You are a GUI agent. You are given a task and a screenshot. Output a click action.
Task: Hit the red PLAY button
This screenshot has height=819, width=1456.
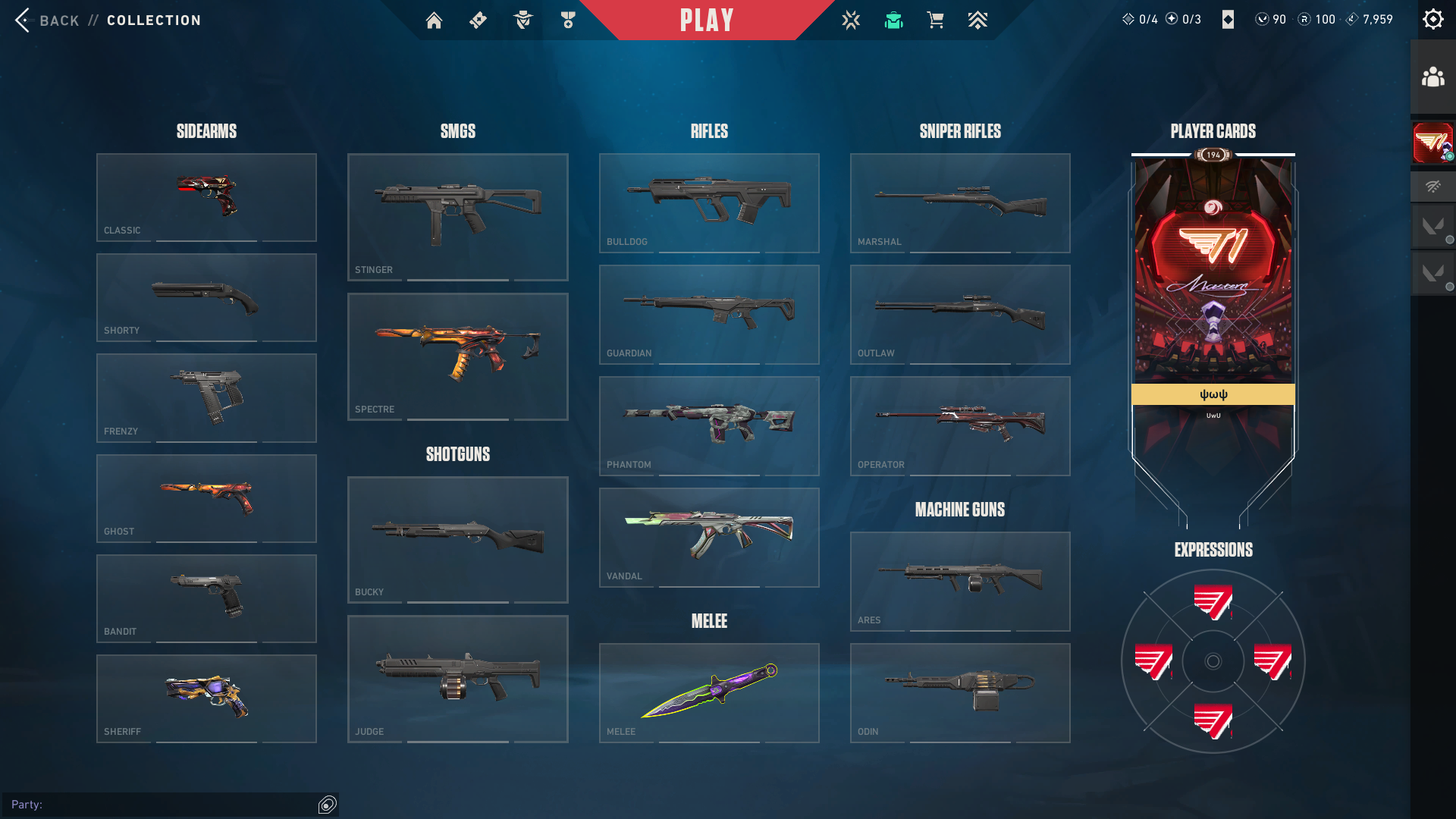click(707, 20)
